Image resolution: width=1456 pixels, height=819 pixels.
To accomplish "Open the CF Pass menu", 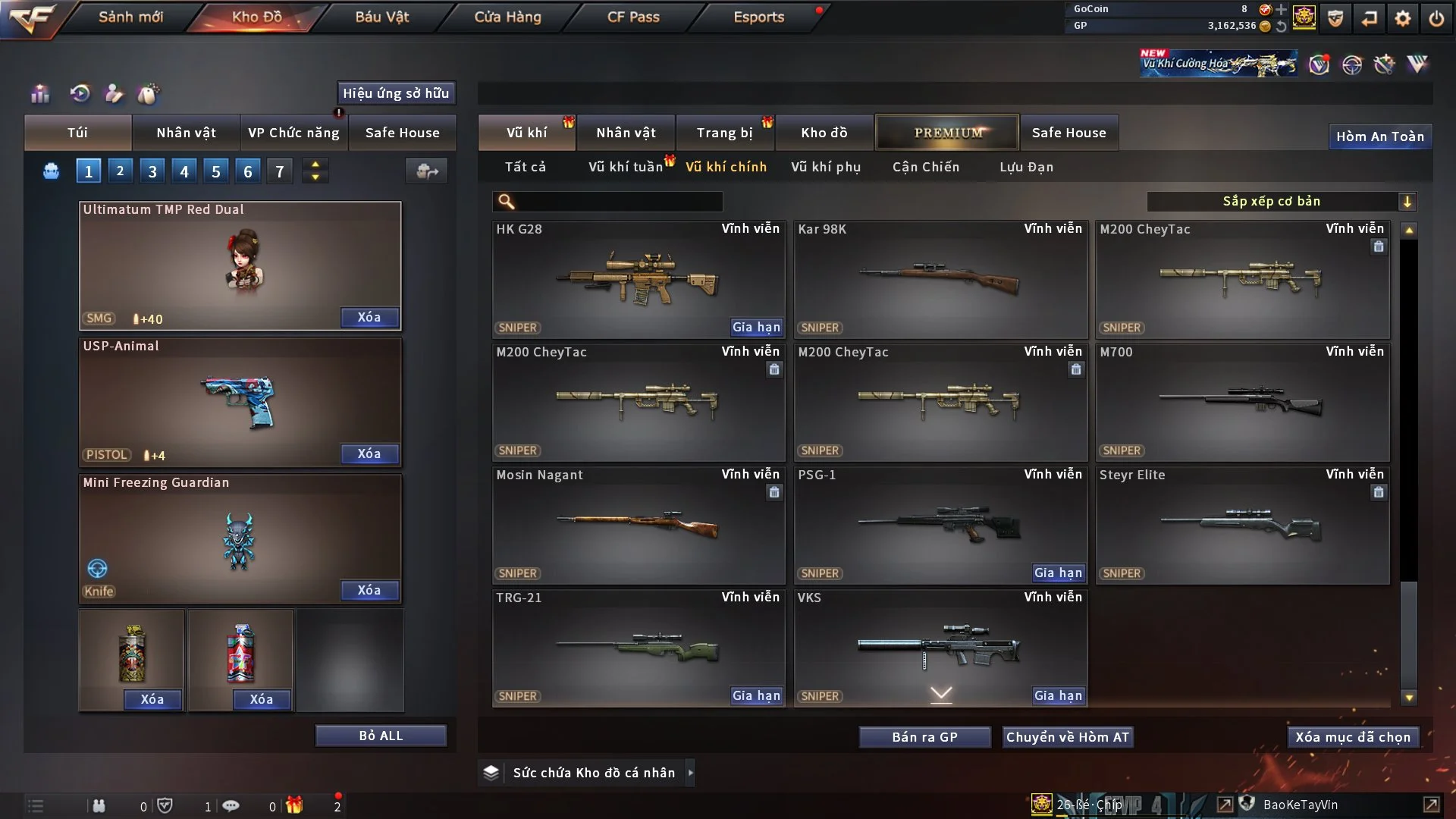I will [x=633, y=17].
